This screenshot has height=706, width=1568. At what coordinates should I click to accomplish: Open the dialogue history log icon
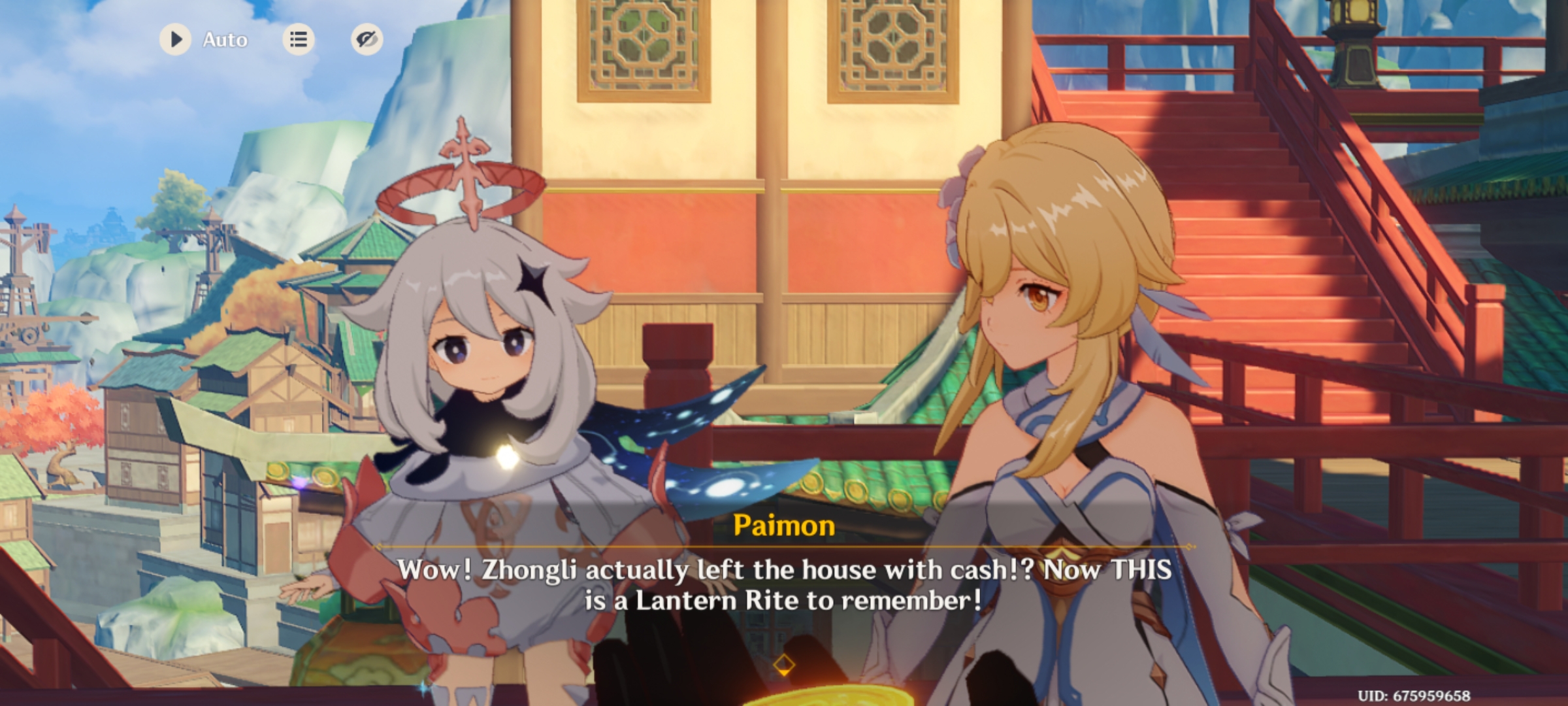click(x=299, y=40)
